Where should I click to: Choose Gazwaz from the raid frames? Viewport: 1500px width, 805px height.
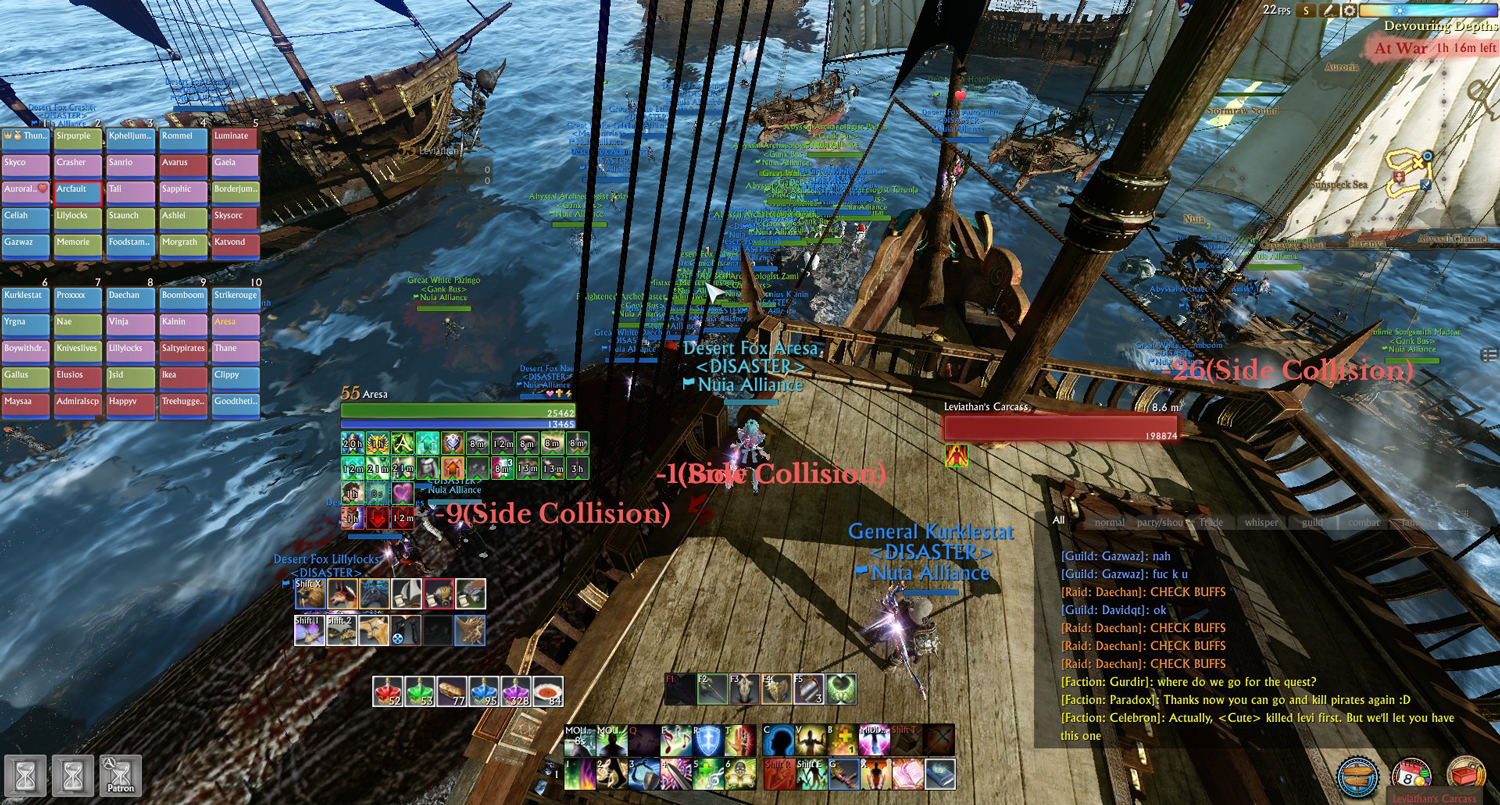pos(24,244)
